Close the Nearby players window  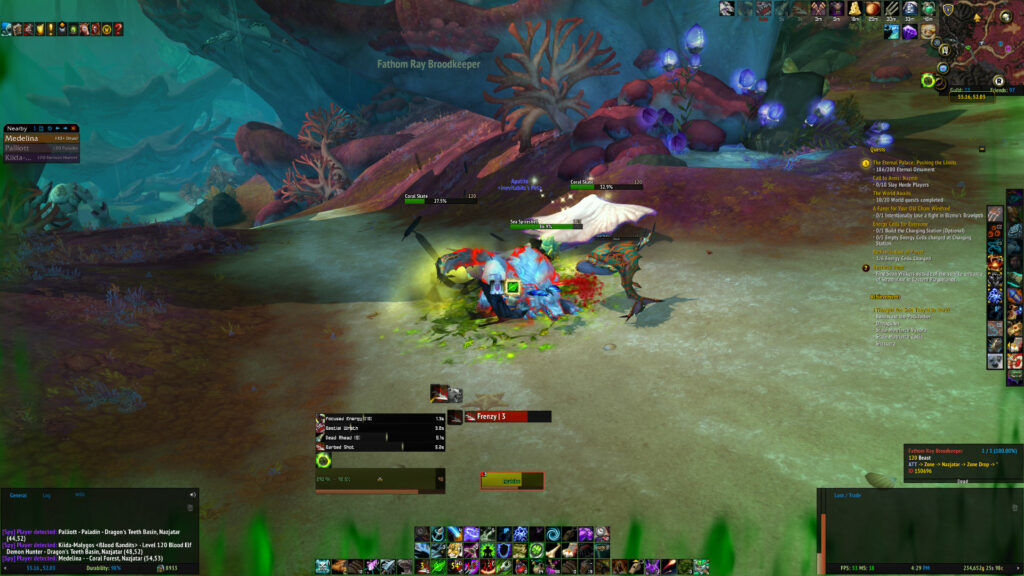coord(75,128)
